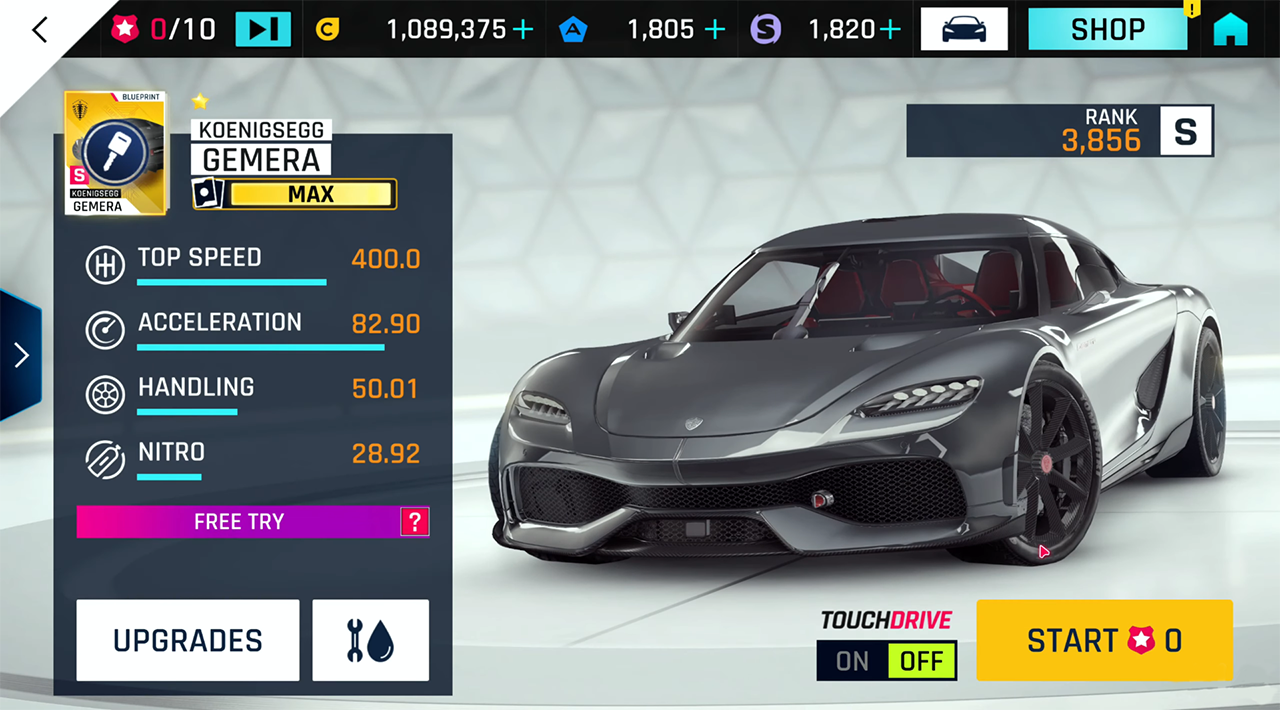Image resolution: width=1280 pixels, height=710 pixels.
Task: Select the FREE TRY banner
Action: (x=238, y=521)
